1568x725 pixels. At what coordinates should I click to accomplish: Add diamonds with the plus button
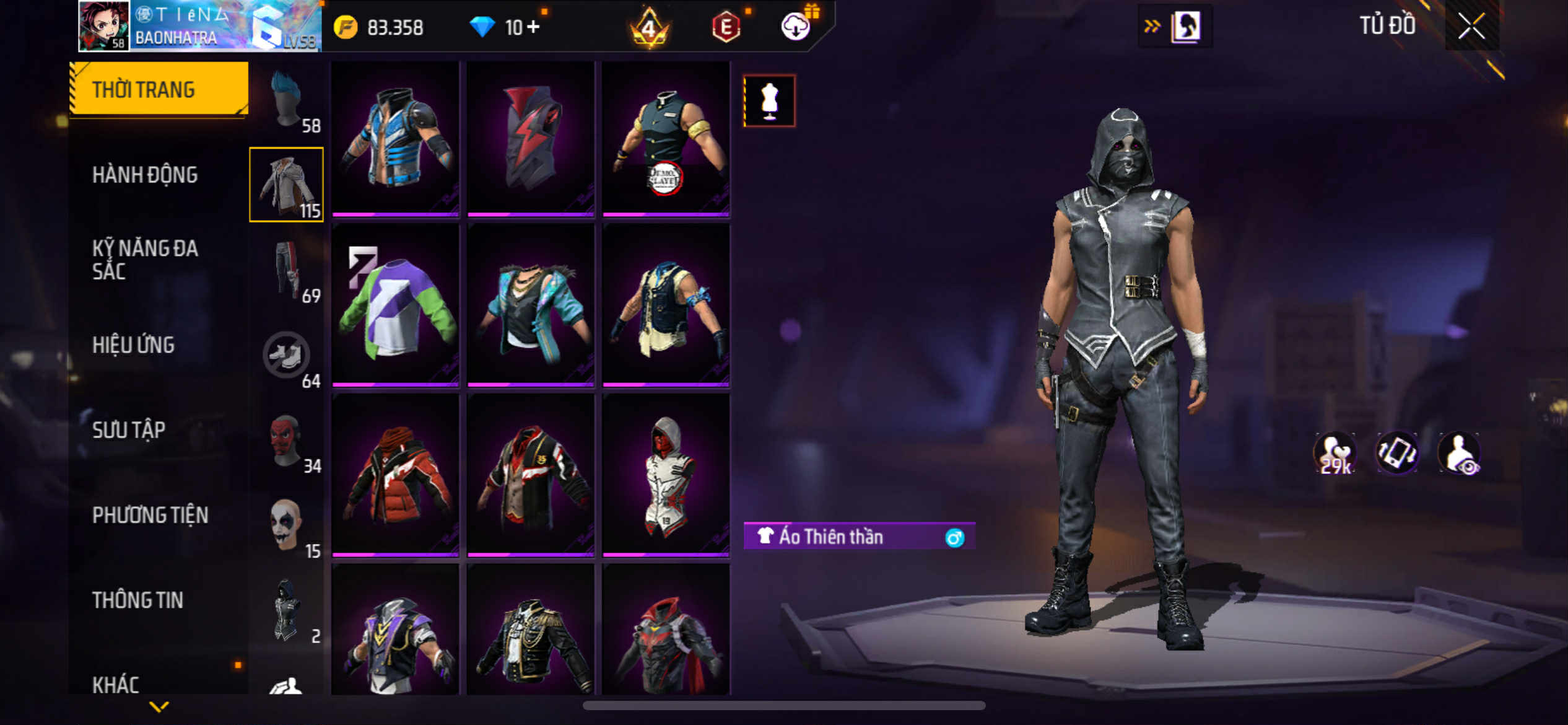tap(533, 27)
